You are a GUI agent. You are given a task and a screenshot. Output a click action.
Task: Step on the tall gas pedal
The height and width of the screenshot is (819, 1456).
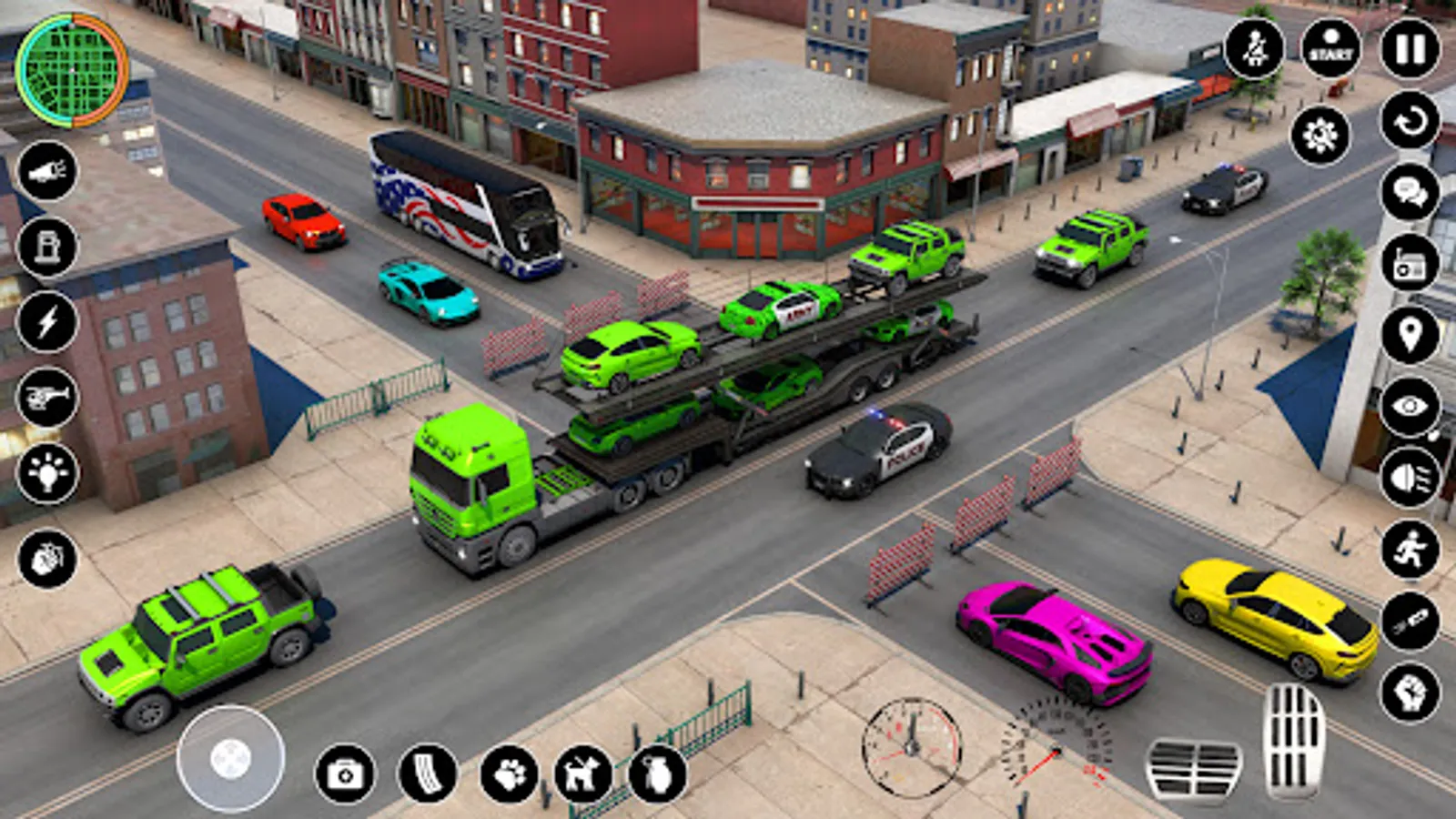[x=1294, y=741]
